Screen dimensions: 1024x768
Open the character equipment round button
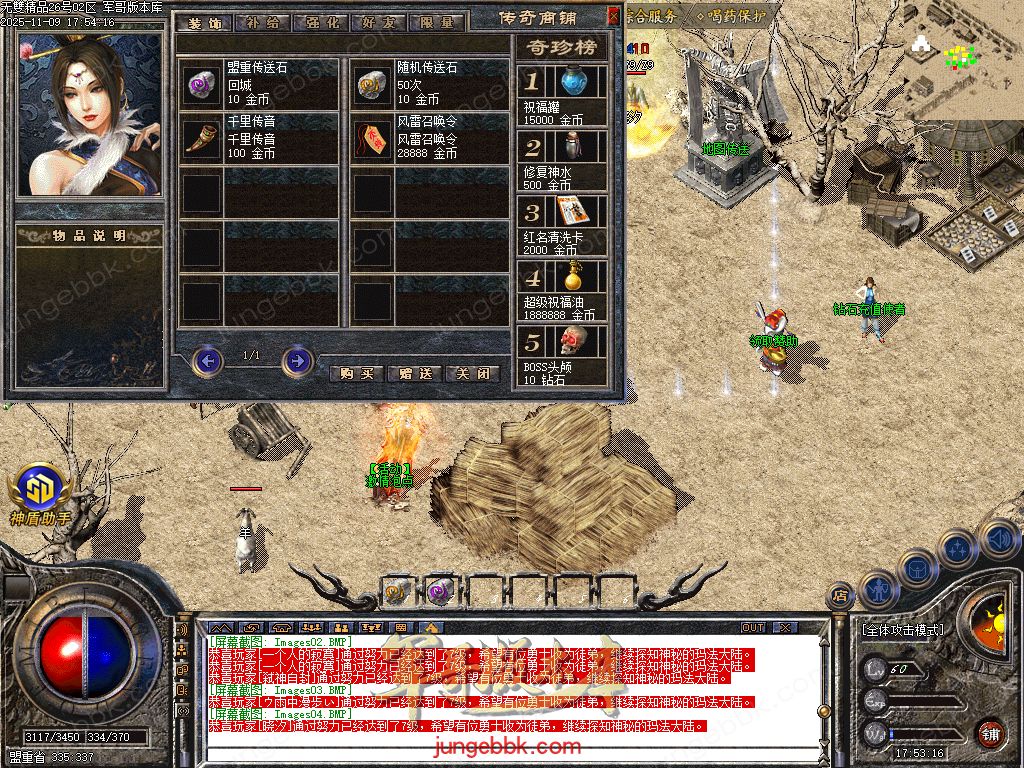point(877,590)
